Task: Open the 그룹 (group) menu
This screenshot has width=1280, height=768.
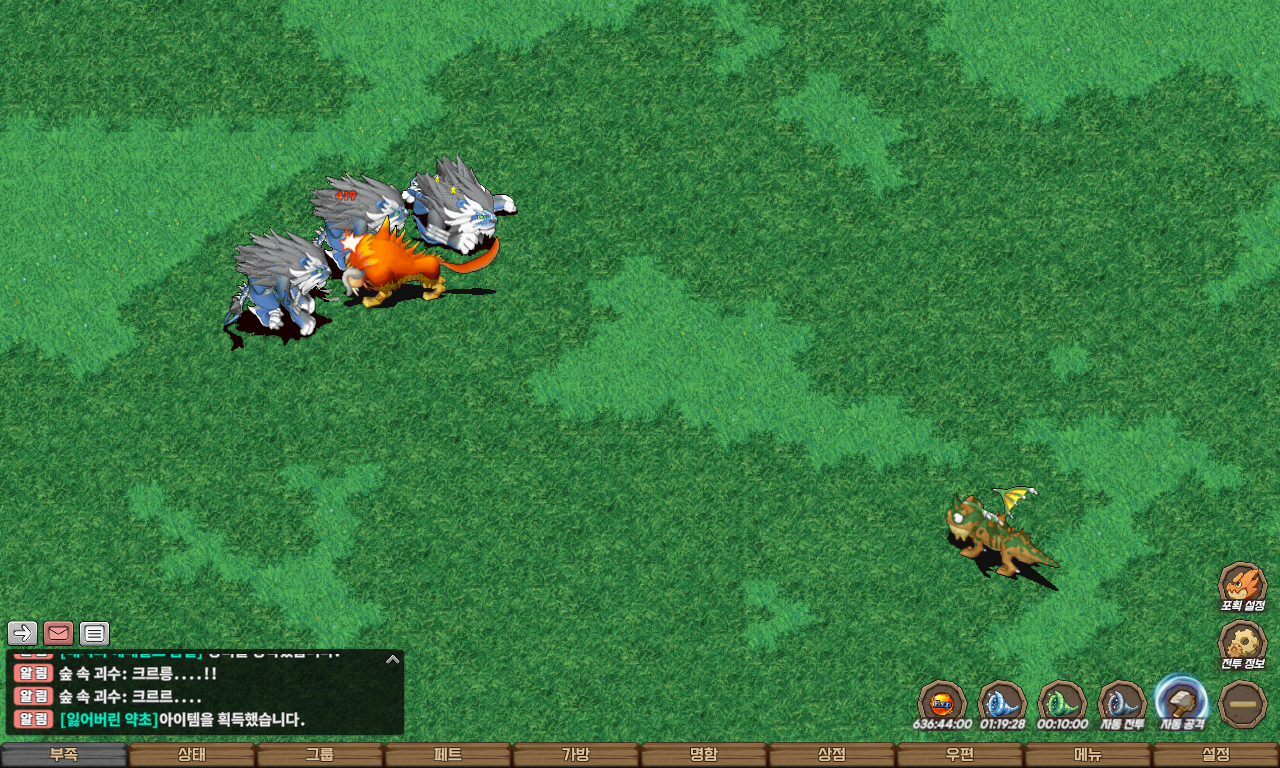Action: (320, 755)
